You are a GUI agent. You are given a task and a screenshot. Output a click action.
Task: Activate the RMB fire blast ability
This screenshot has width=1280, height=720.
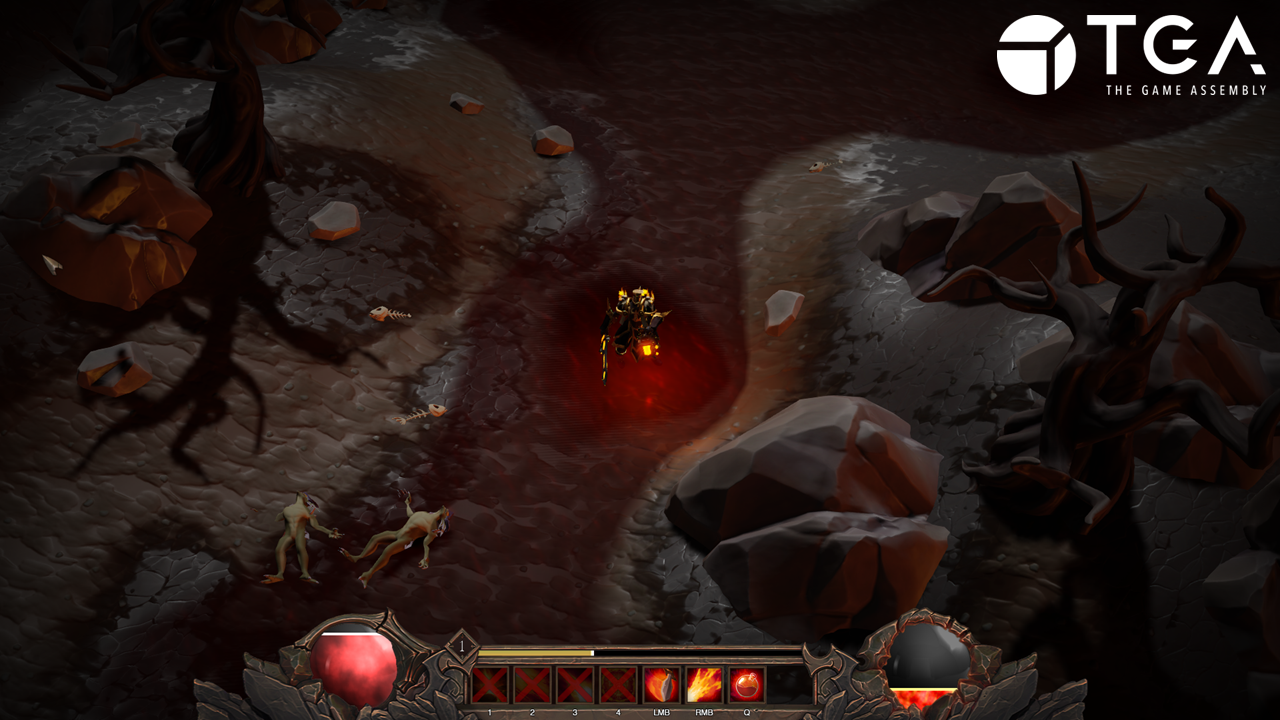click(704, 685)
